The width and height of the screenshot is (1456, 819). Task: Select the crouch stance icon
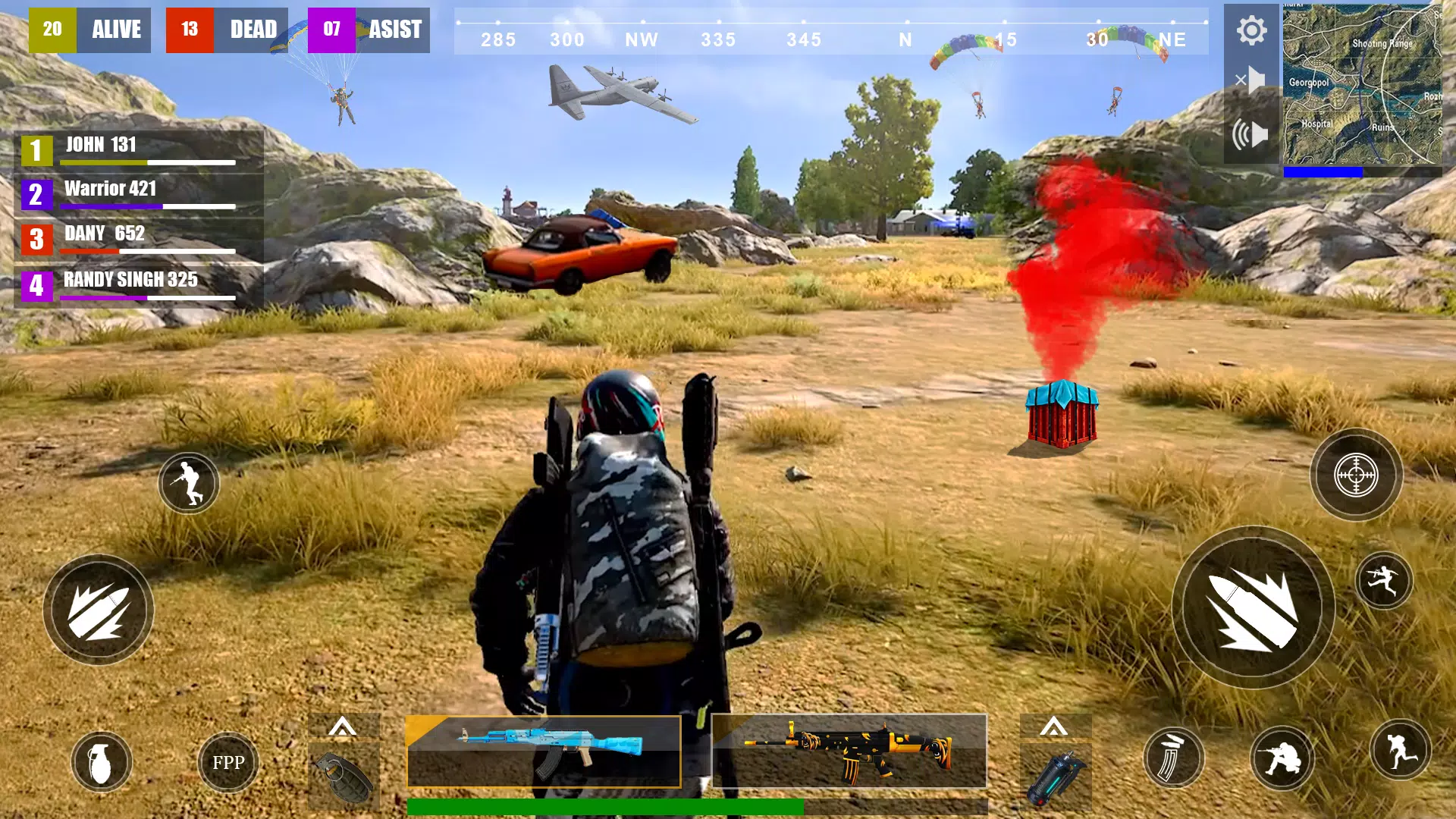(188, 483)
